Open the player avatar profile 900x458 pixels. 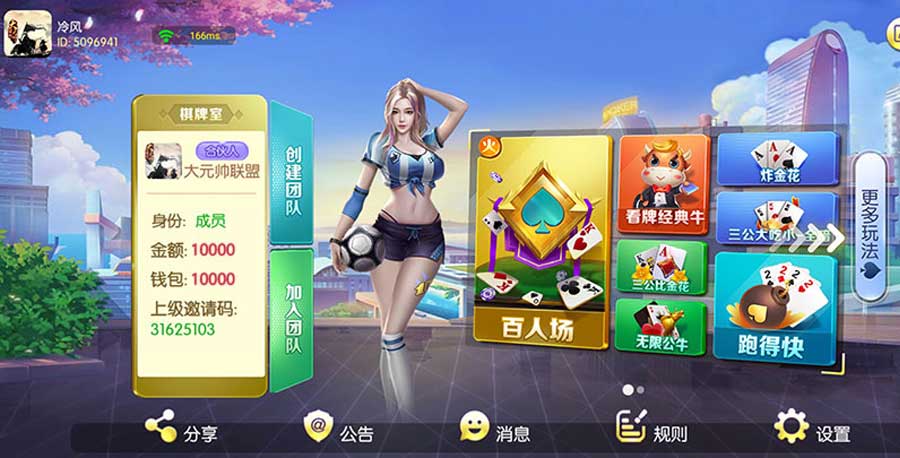[x=28, y=33]
